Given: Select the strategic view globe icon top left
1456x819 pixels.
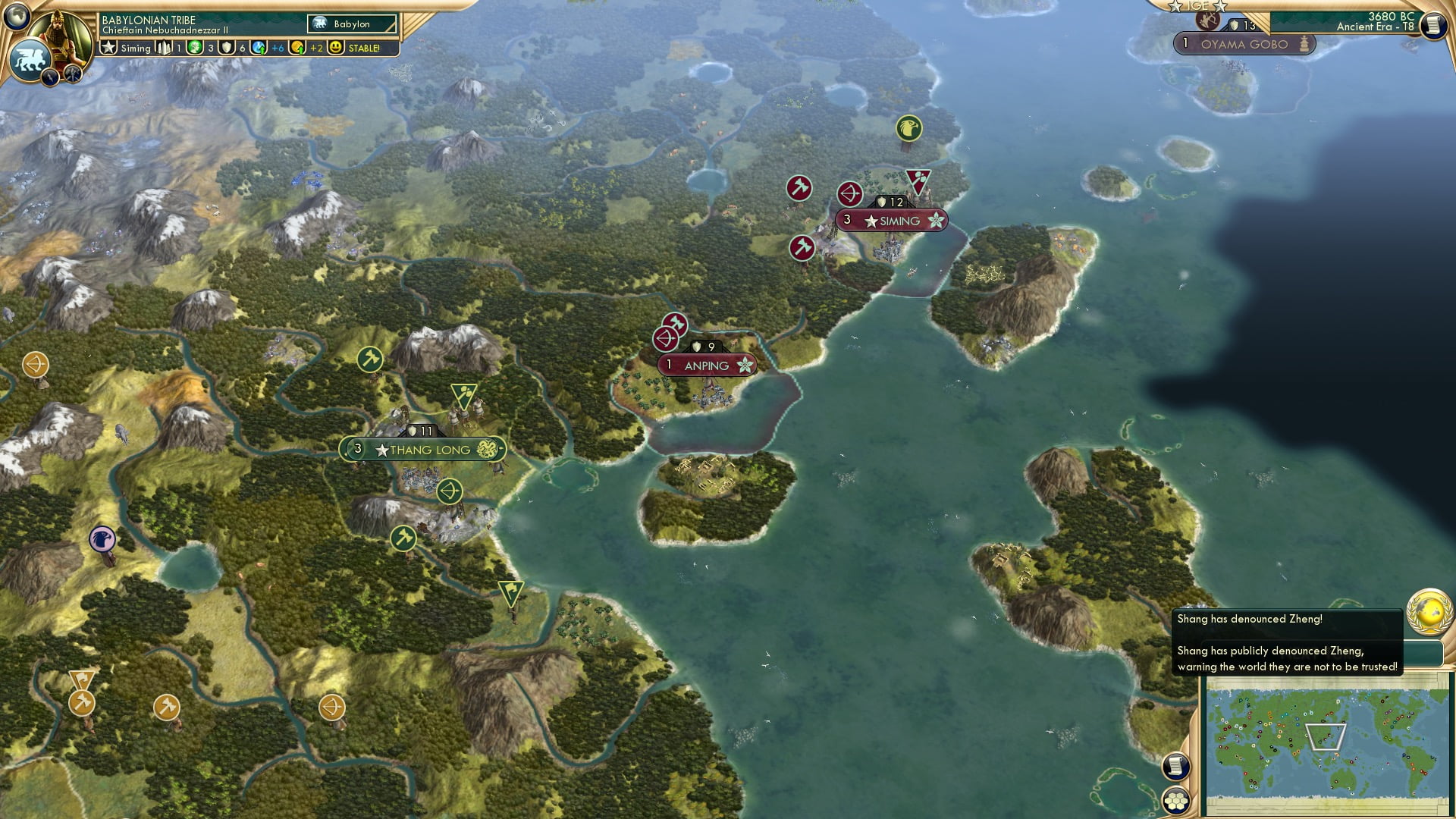Looking at the screenshot, I should coord(17,17).
